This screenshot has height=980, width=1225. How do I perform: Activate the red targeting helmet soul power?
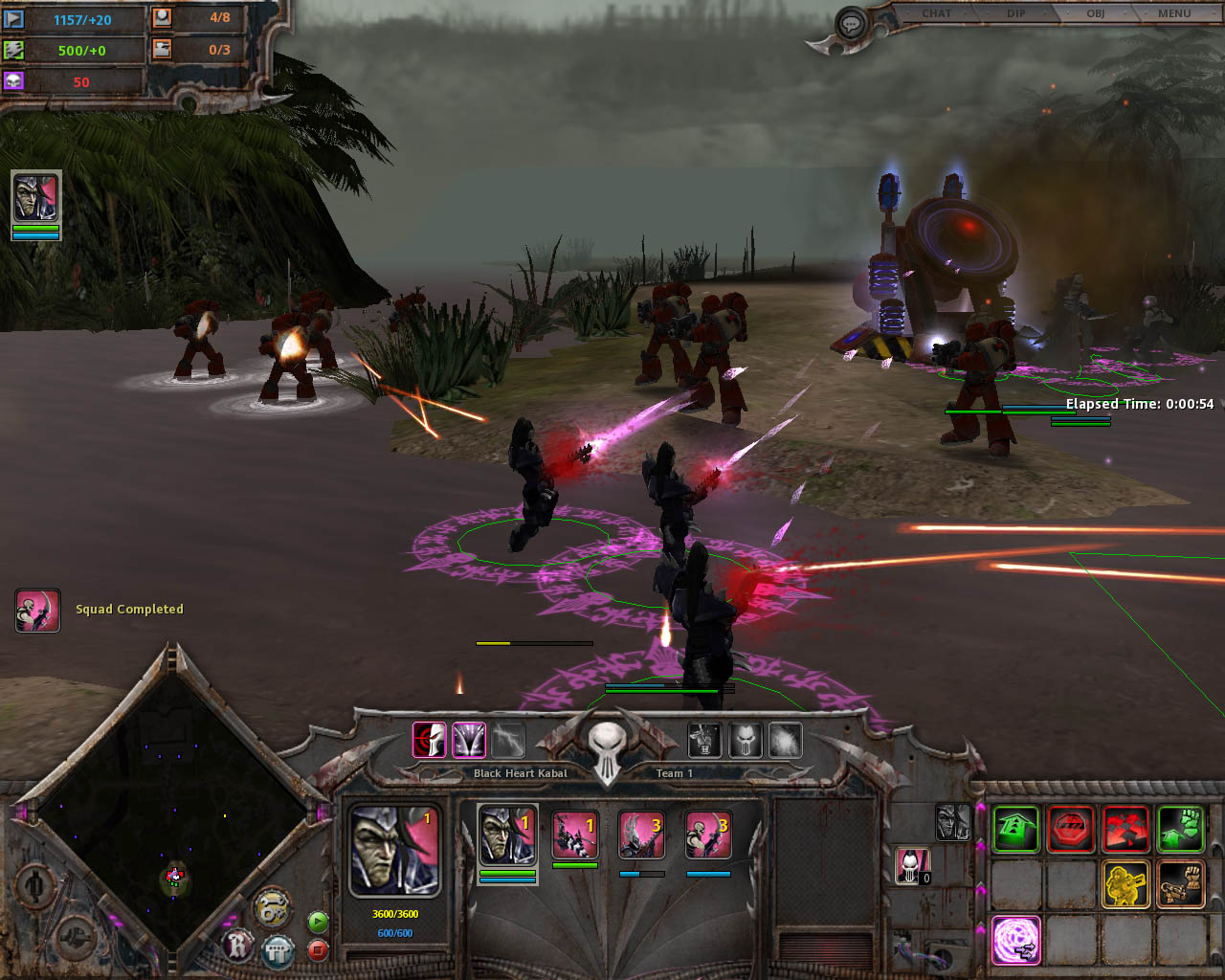click(x=430, y=740)
